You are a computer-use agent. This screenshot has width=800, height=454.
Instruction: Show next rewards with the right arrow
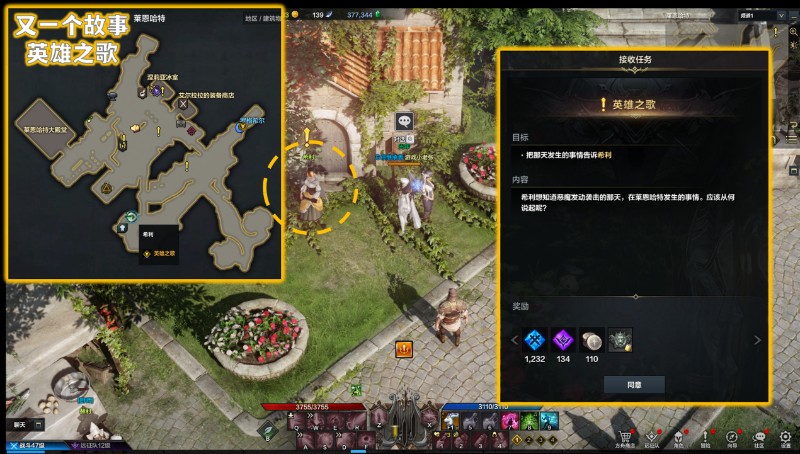(756, 340)
